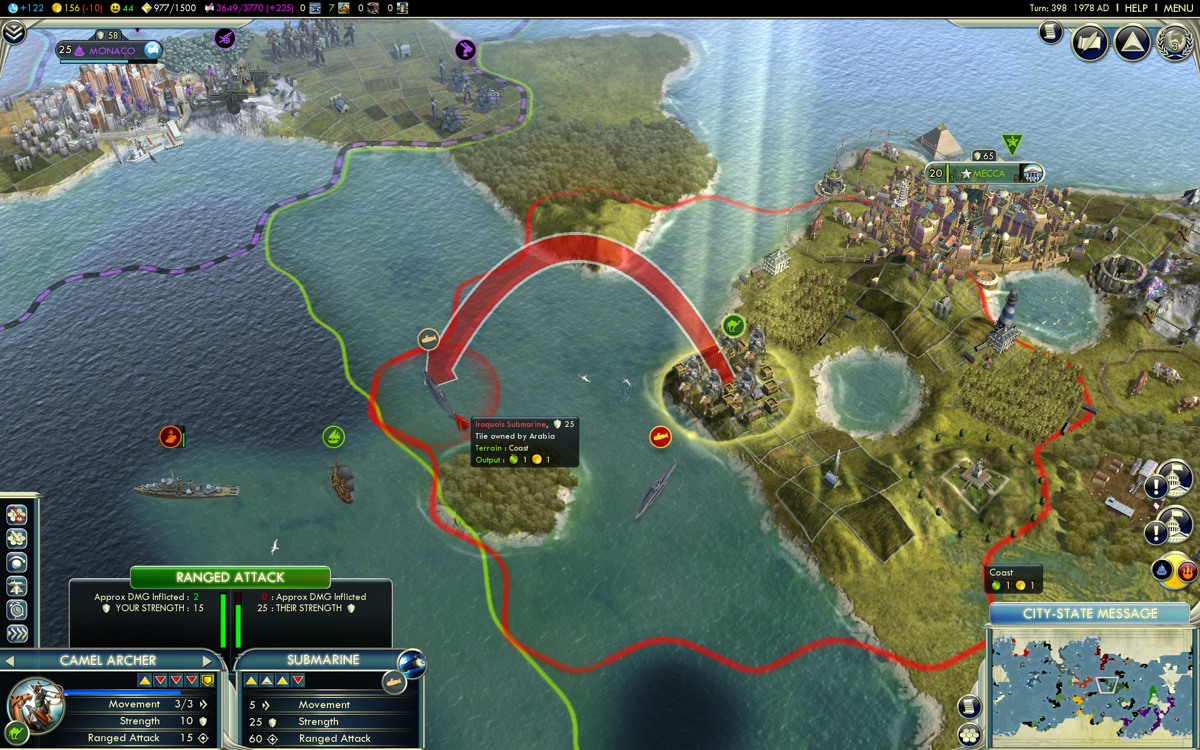Open the small notification log scroll icon
Screen dimensions: 1200x750
click(1050, 33)
